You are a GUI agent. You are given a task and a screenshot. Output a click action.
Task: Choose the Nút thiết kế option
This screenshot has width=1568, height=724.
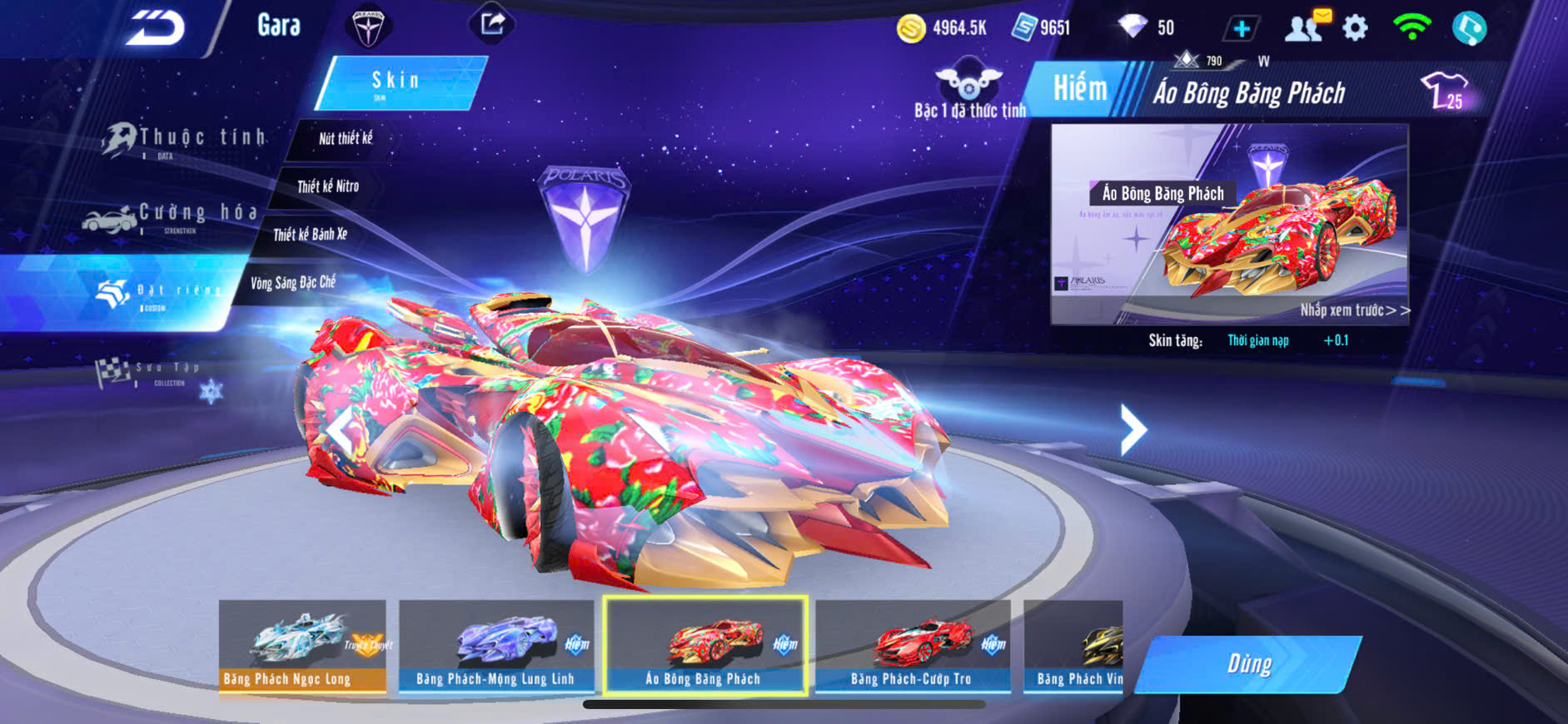point(345,139)
